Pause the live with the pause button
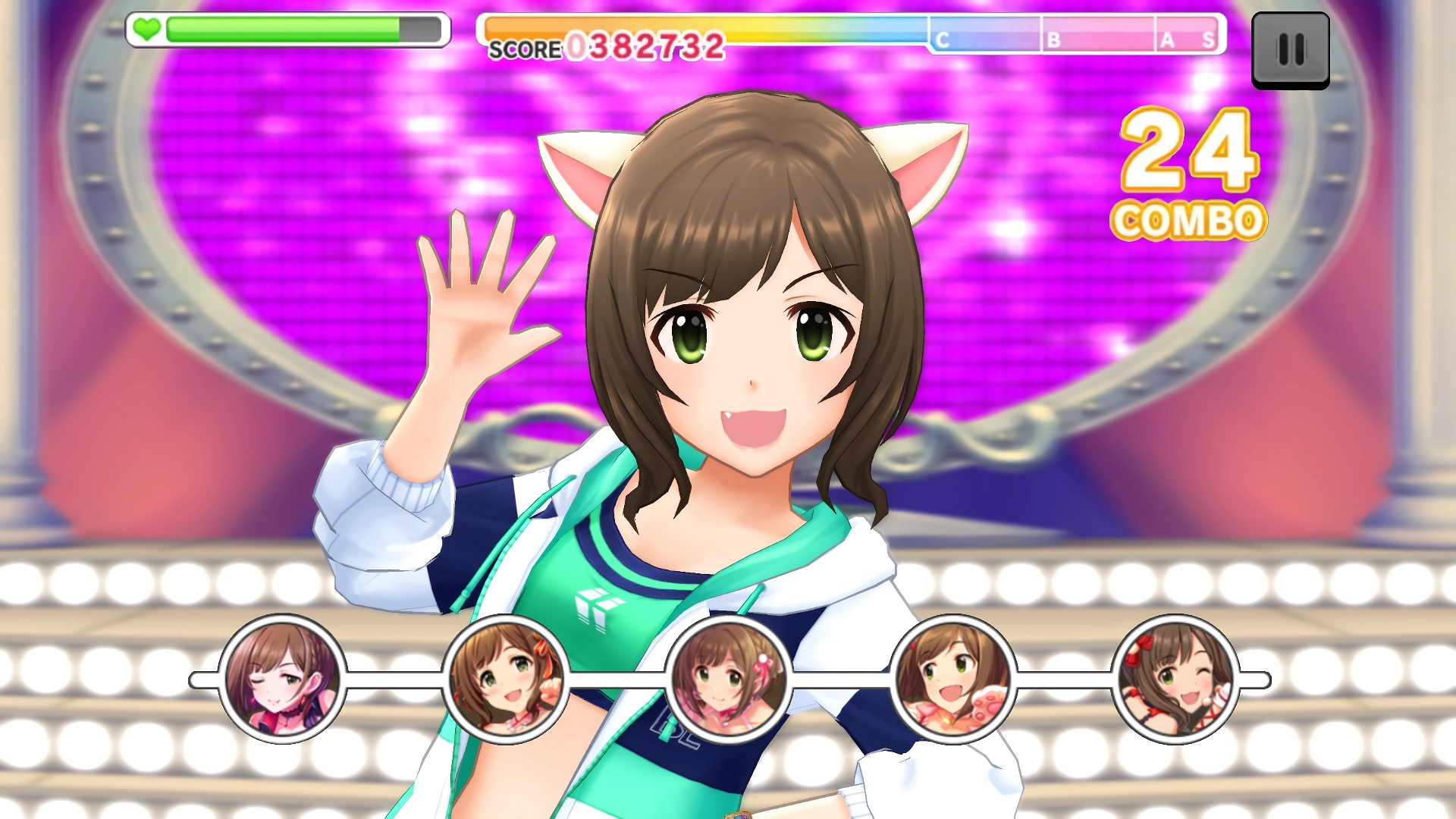This screenshot has width=1456, height=819. 1290,50
